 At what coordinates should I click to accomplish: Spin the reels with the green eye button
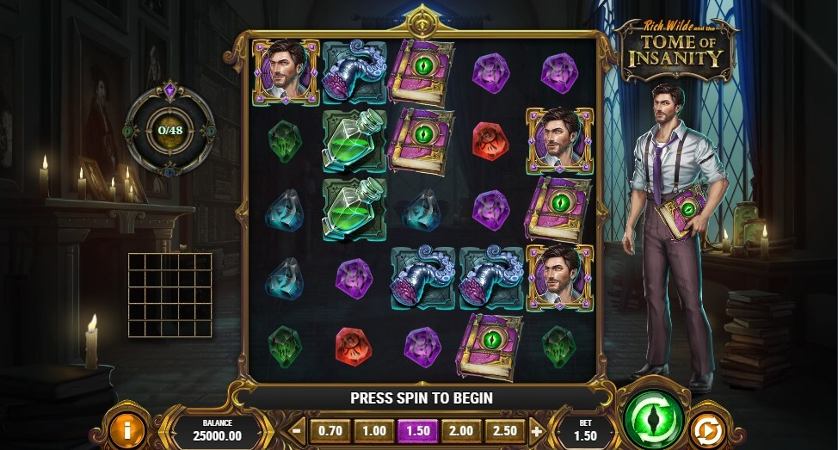pos(652,417)
